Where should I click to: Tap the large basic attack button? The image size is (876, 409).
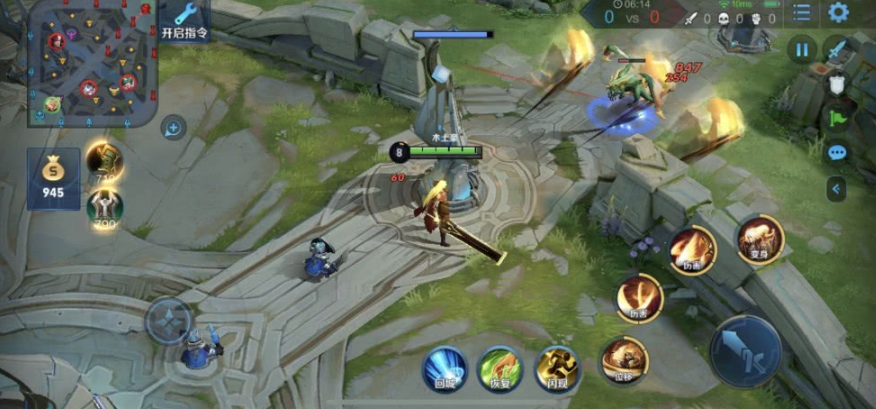pos(745,351)
